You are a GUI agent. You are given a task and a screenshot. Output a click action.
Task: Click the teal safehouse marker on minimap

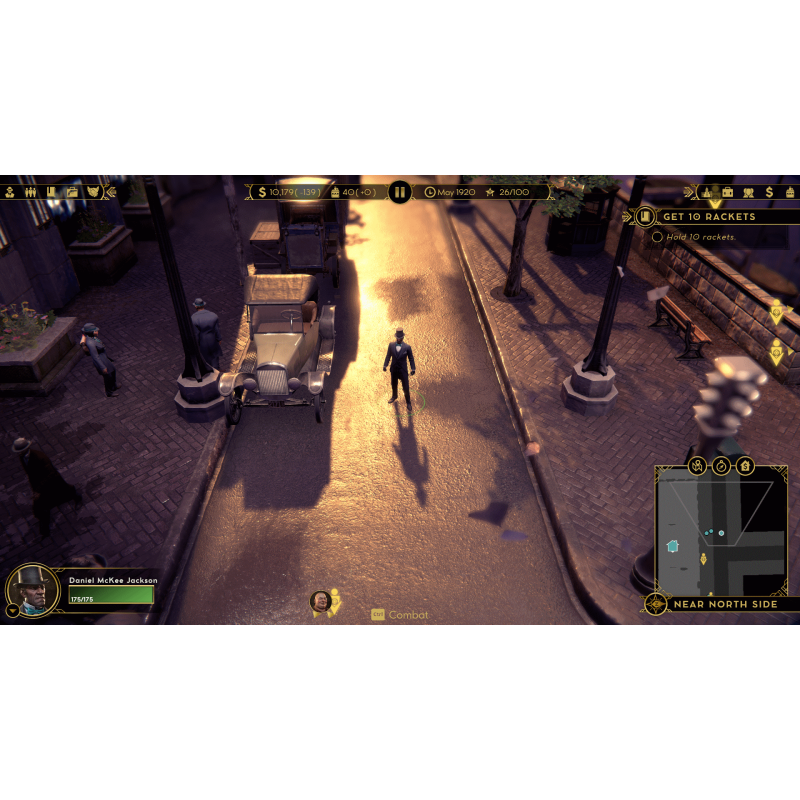[673, 546]
